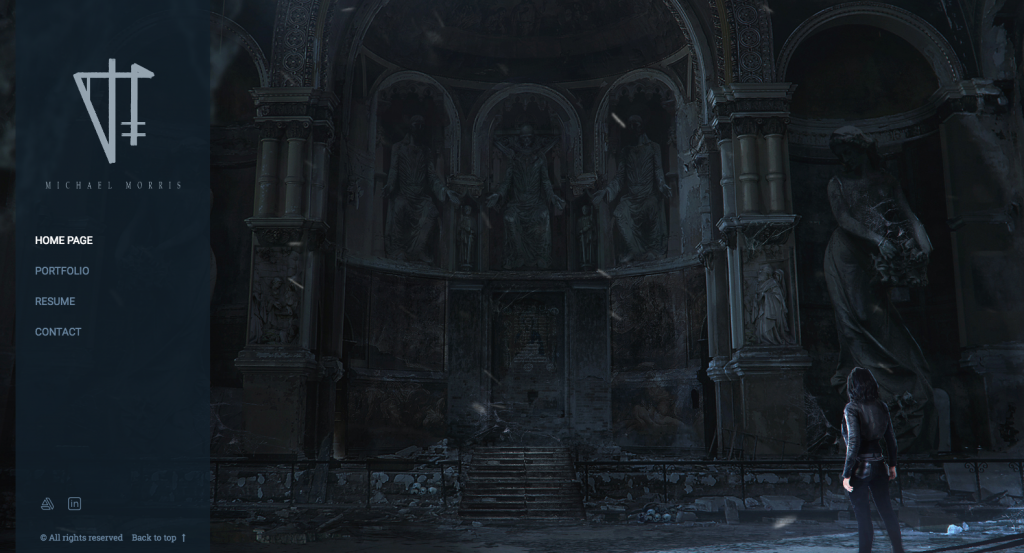1024x553 pixels.
Task: Open the ArtStation social icon
Action: pos(46,503)
